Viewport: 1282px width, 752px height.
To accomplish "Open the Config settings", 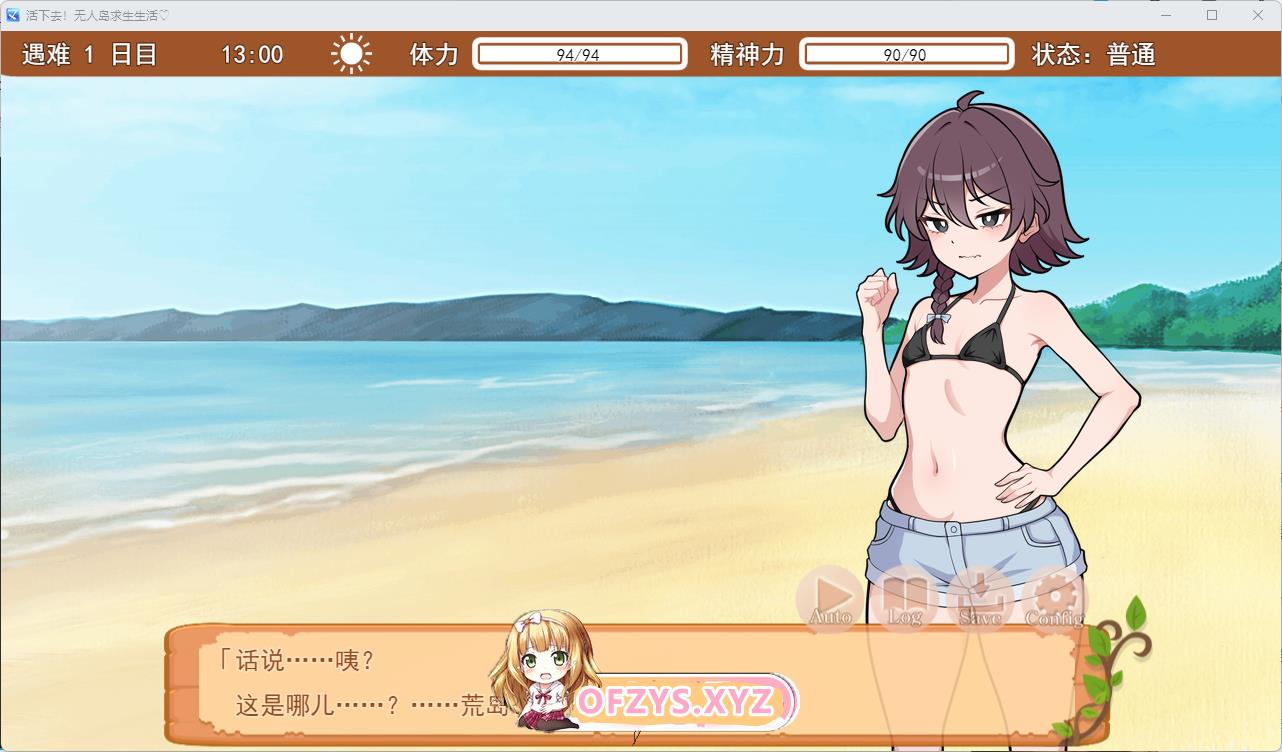I will click(1054, 598).
